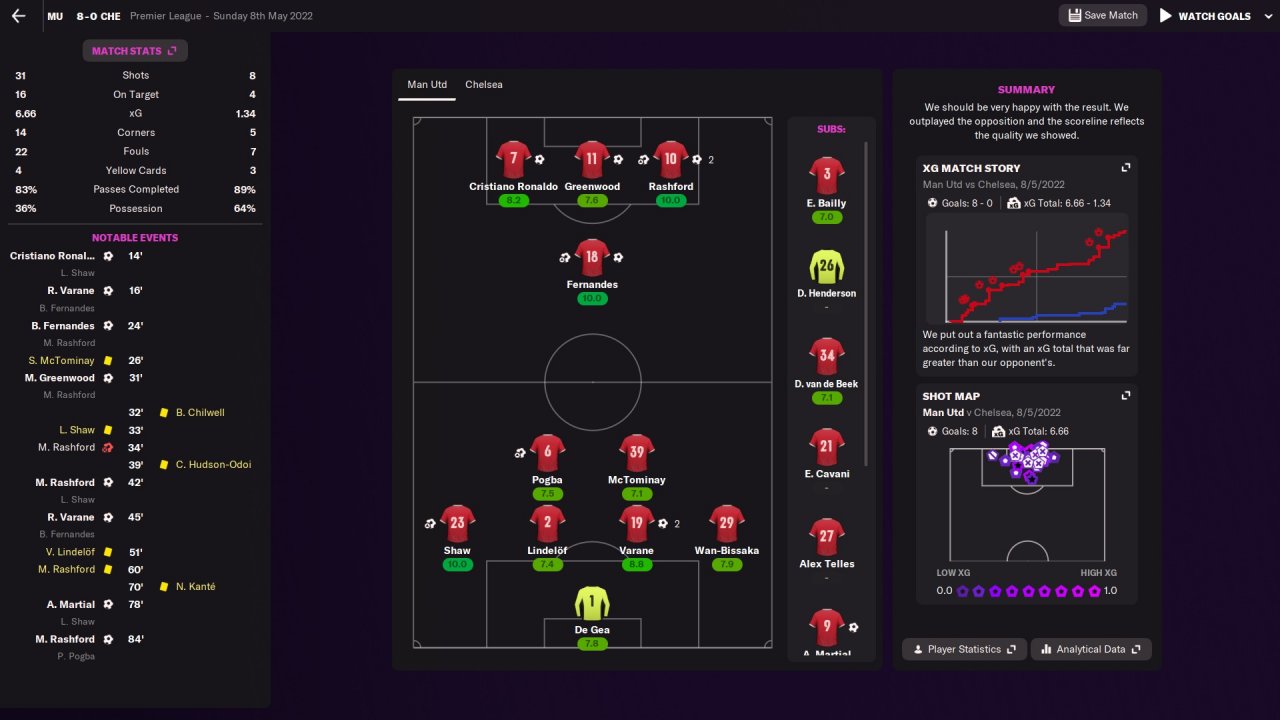Choose substitute D. van de Beek
This screenshot has width=1280, height=720.
[x=826, y=357]
